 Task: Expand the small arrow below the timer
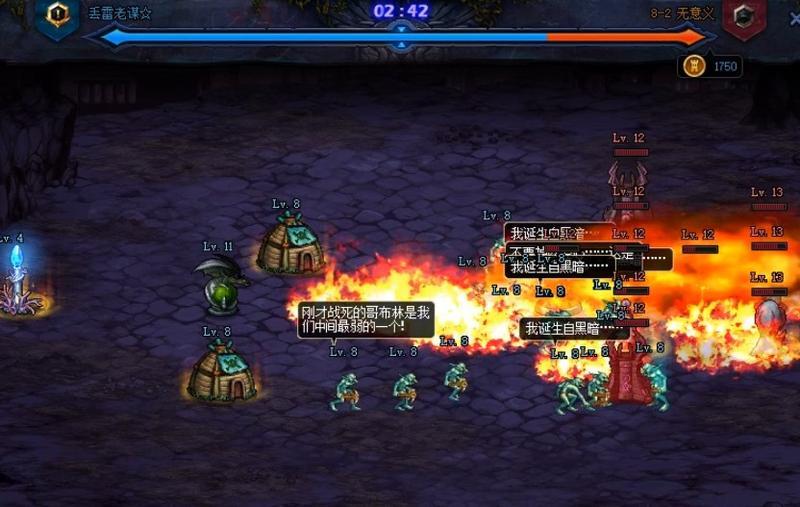(x=401, y=45)
